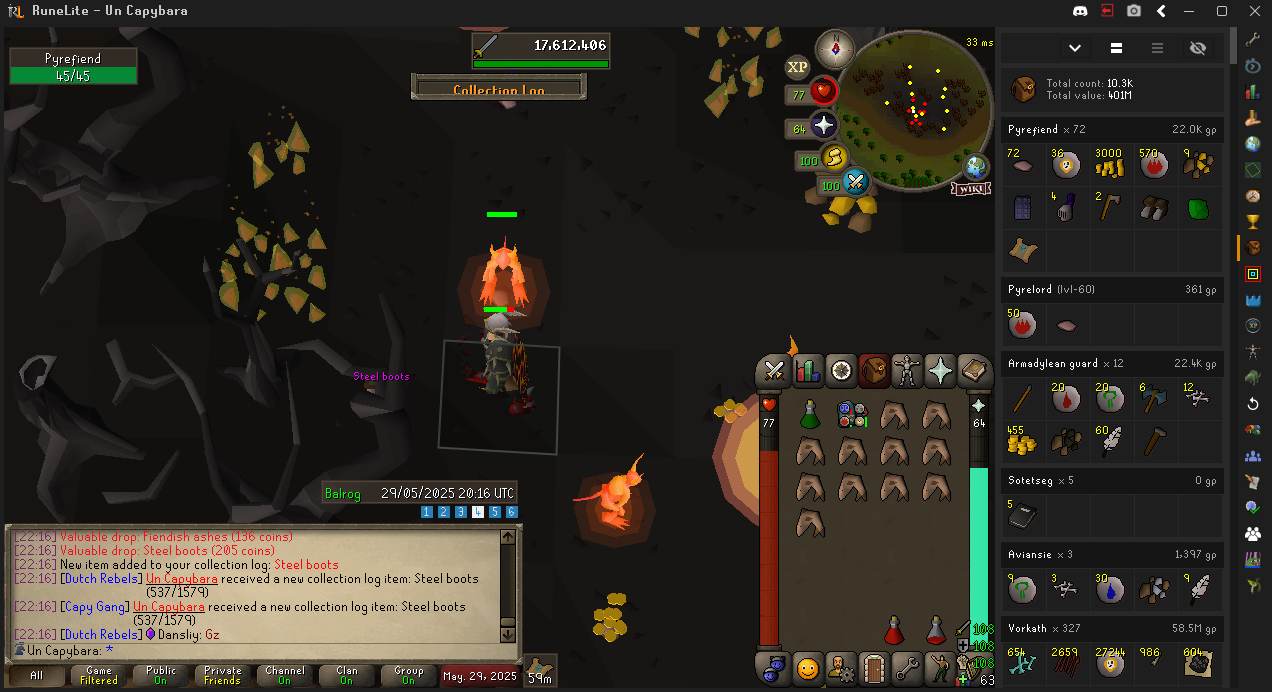The width and height of the screenshot is (1272, 692).
Task: Switch to the Magic spellbook tab
Action: [x=973, y=371]
